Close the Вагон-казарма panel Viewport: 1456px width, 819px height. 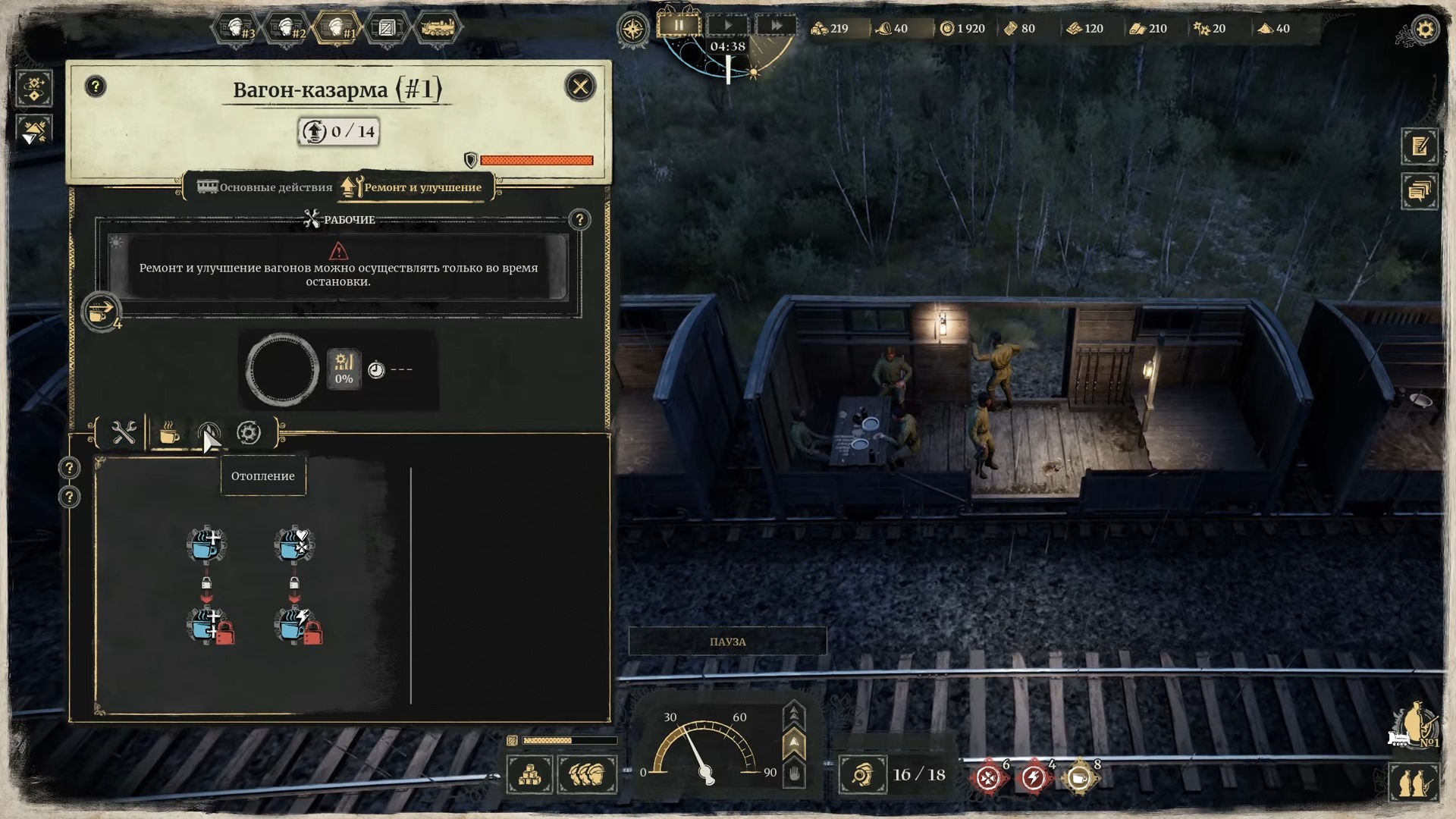580,86
